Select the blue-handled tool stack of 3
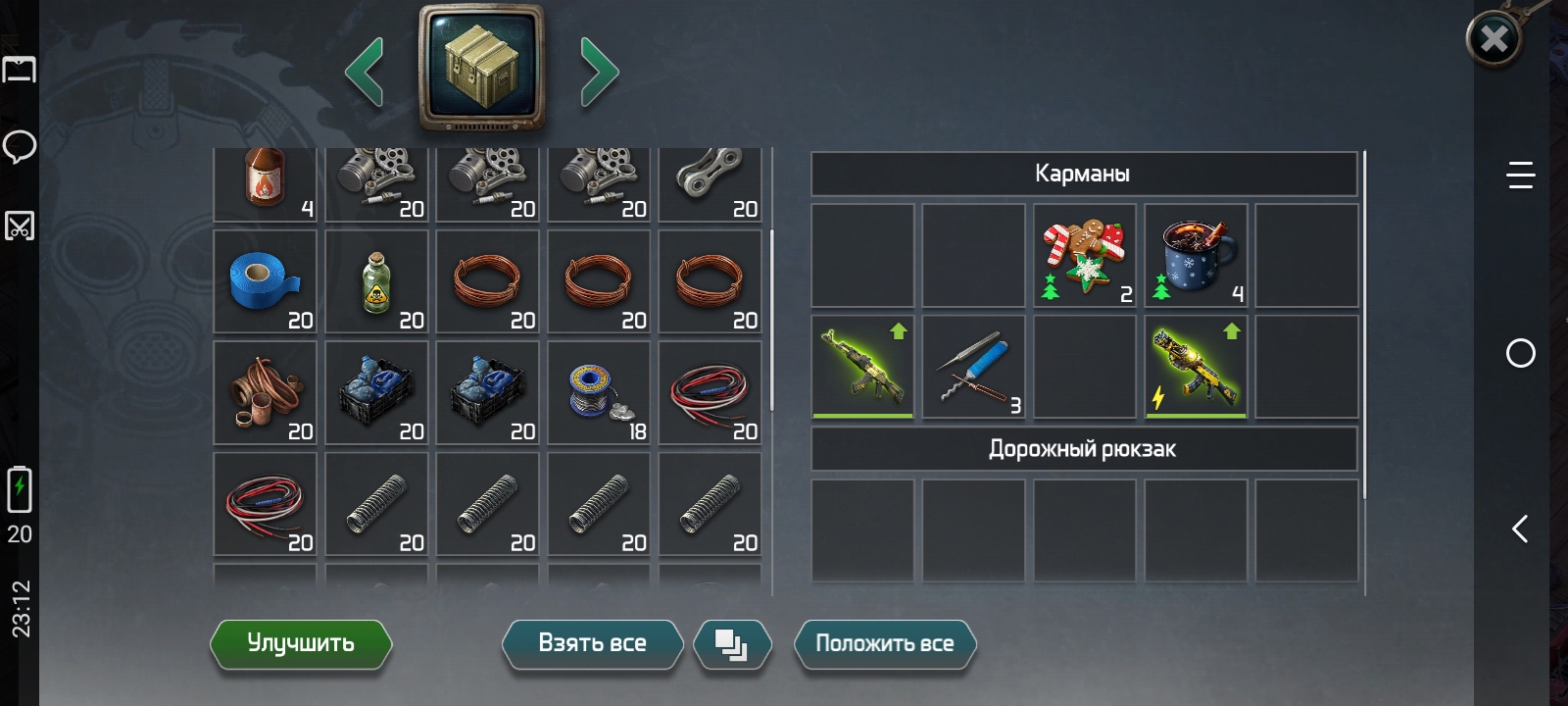This screenshot has height=706, width=1568. pos(973,367)
